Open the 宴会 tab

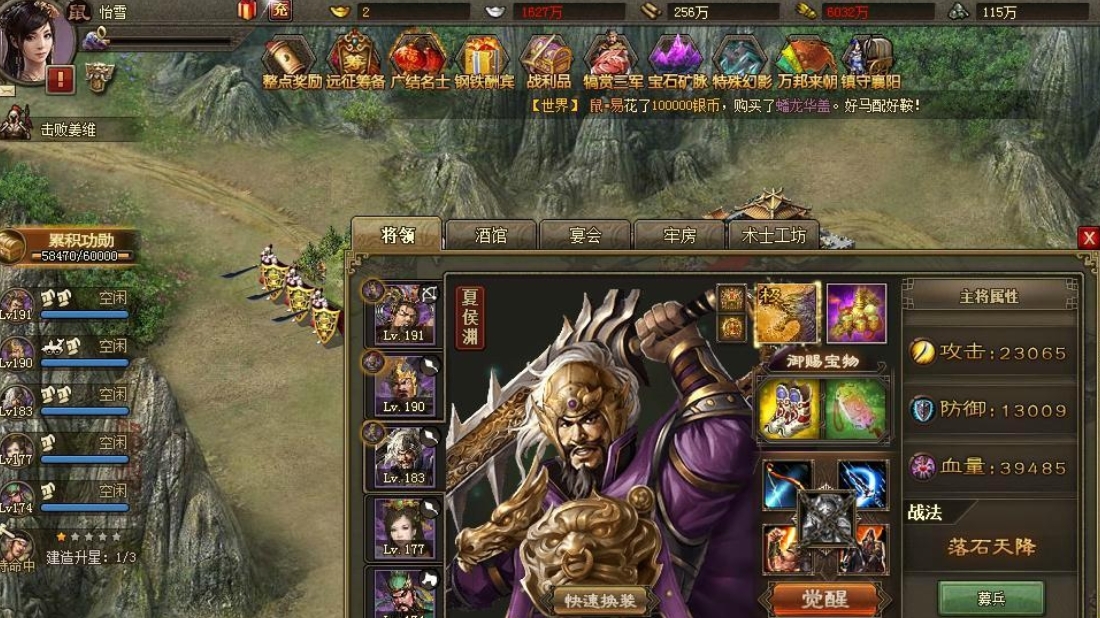pyautogui.click(x=585, y=236)
